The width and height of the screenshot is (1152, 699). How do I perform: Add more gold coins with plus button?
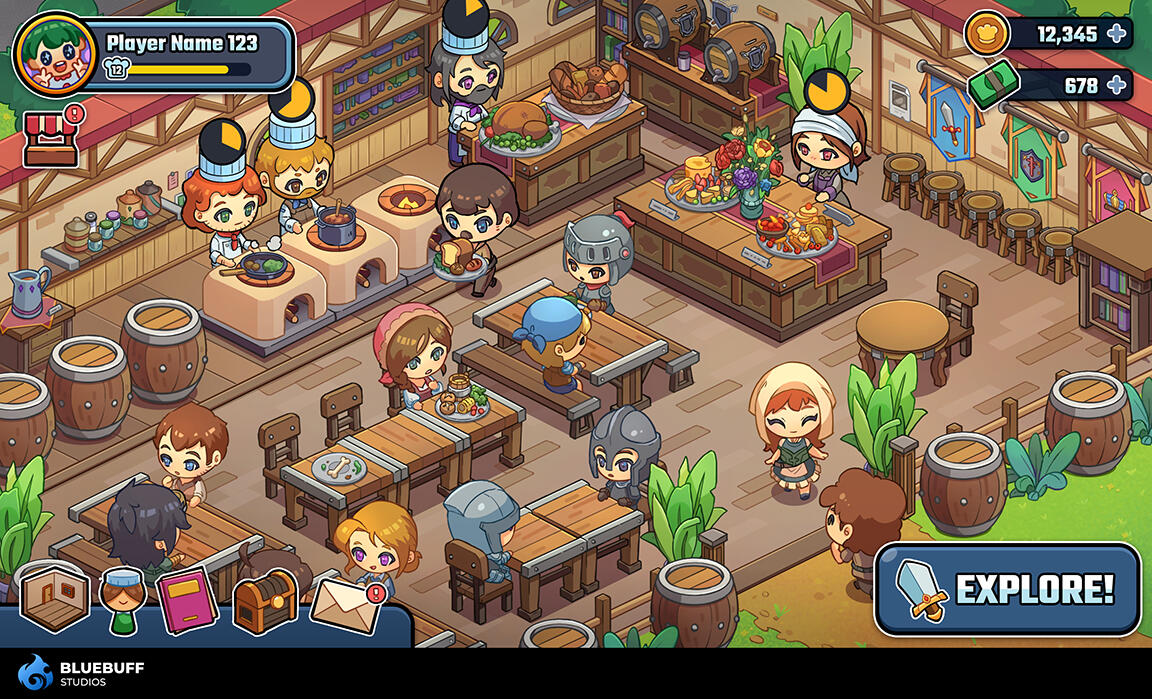[1116, 34]
